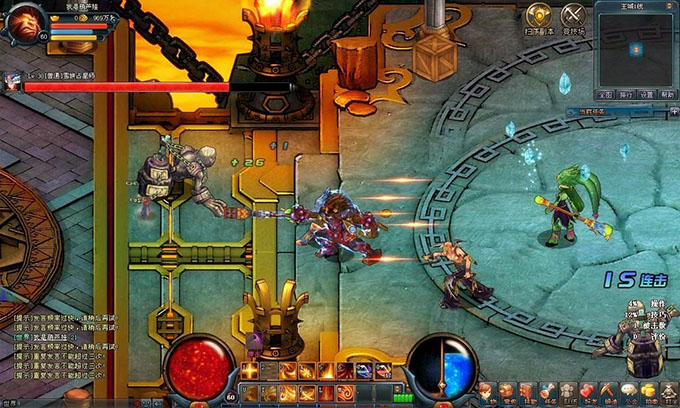
Task: Open the pickaxe forging menu
Action: [607, 392]
